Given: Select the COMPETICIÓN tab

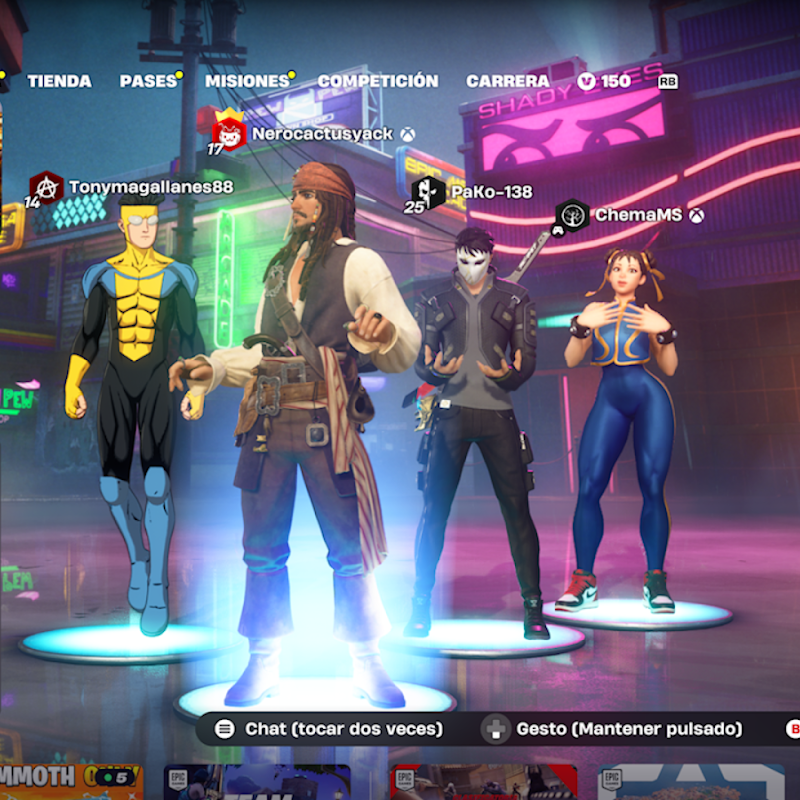Looking at the screenshot, I should click(x=377, y=81).
